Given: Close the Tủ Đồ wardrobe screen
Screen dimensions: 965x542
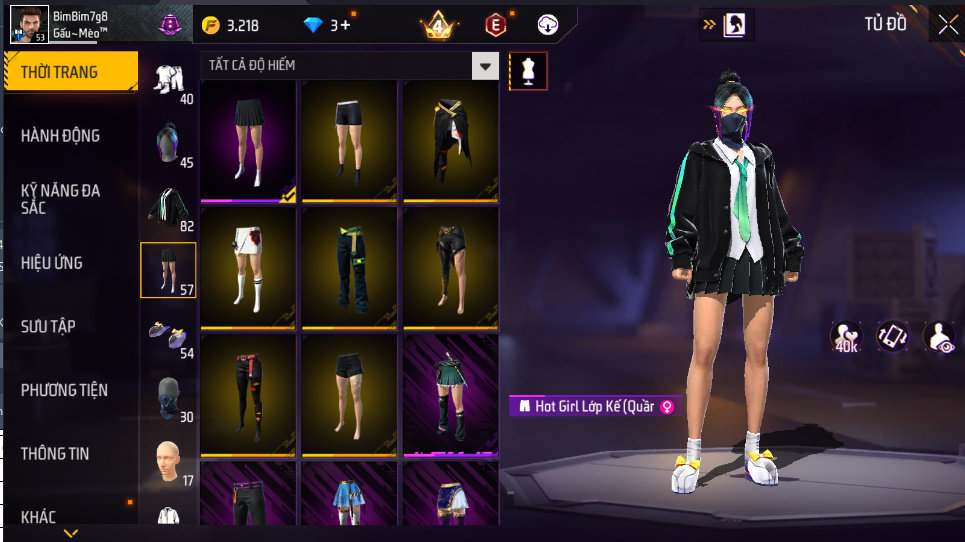Looking at the screenshot, I should pos(946,25).
